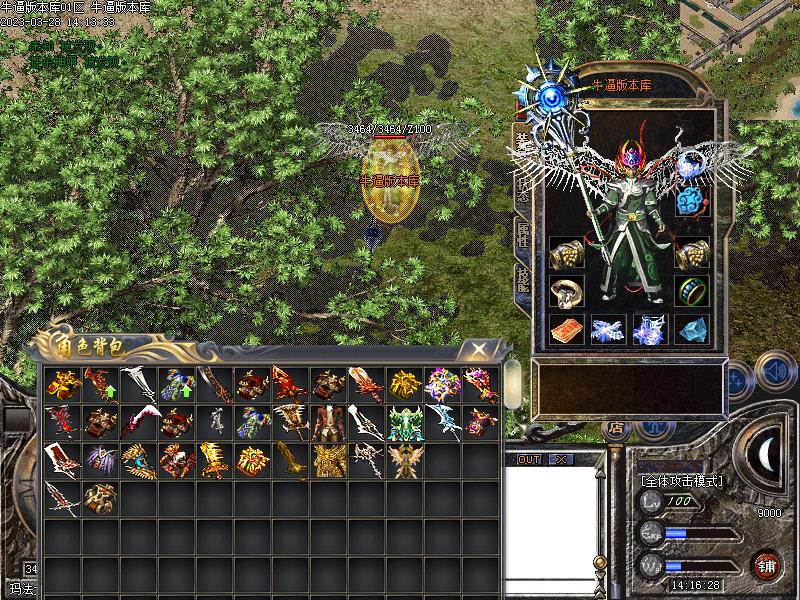Click the red 铺 stall button
Viewport: 800px width, 600px height.
click(767, 566)
